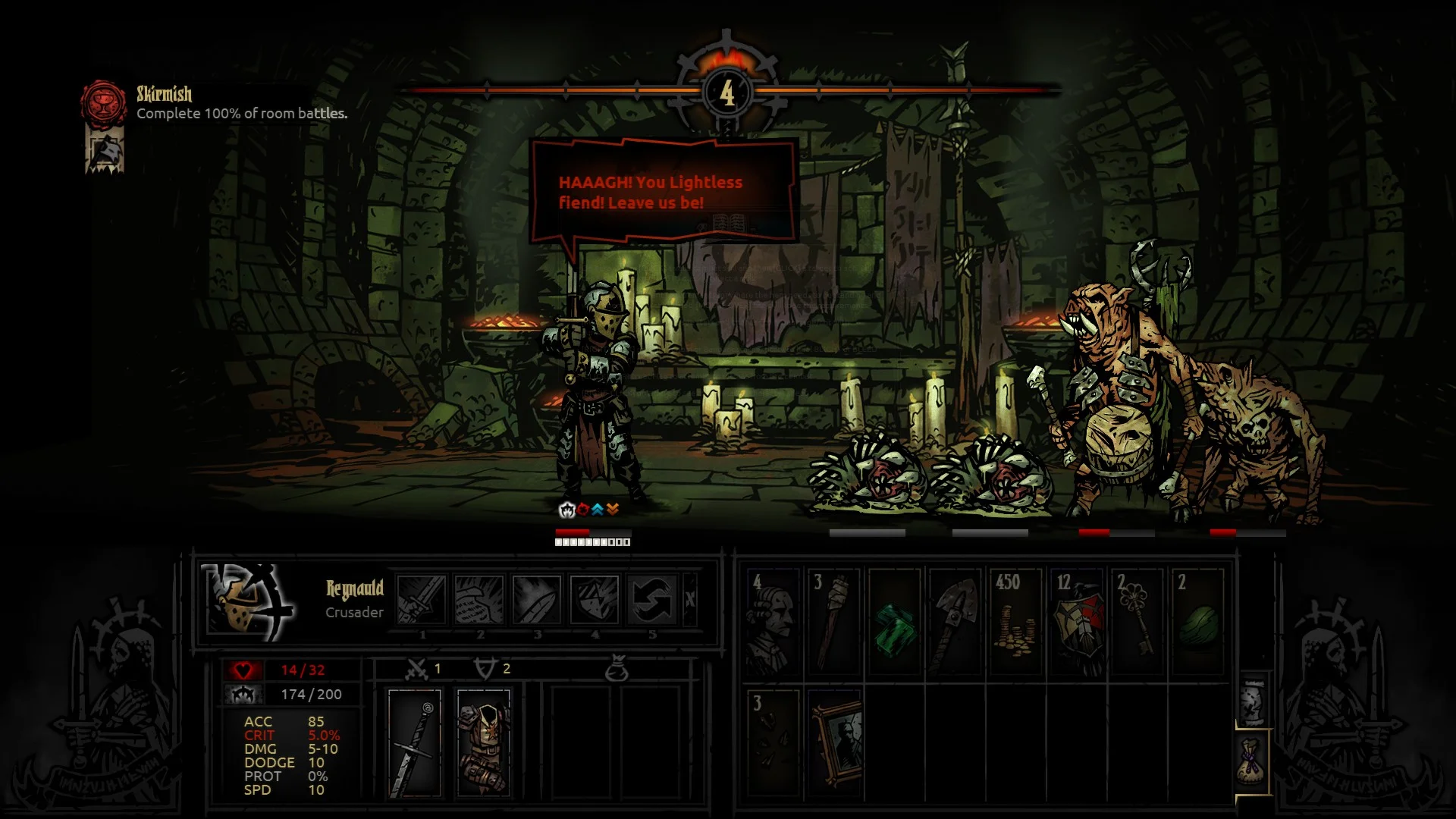Inspect the equipped Crusader armor slot
1456x819 pixels.
[x=484, y=743]
